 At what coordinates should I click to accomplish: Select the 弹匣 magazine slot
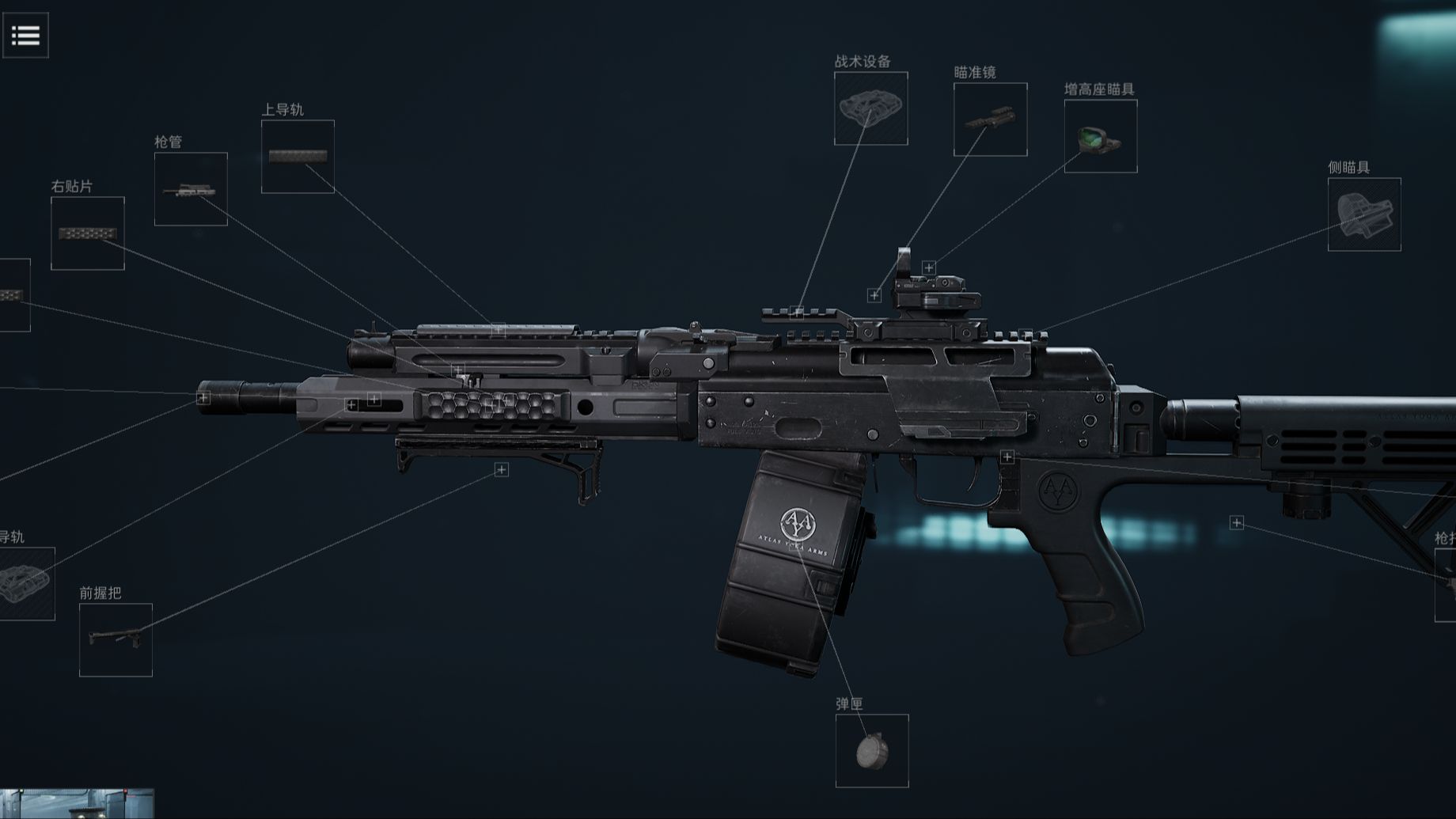(872, 751)
